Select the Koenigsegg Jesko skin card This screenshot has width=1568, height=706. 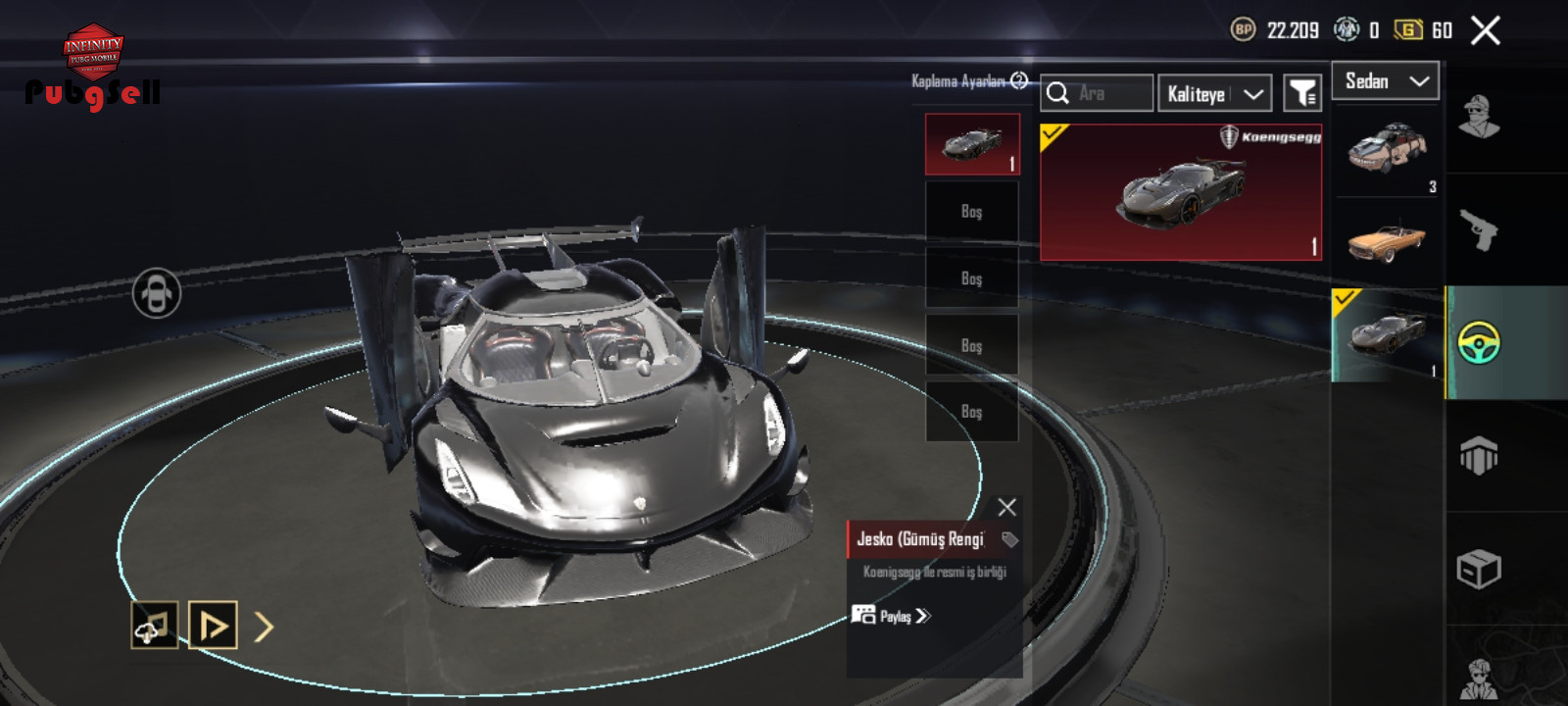[x=1180, y=192]
